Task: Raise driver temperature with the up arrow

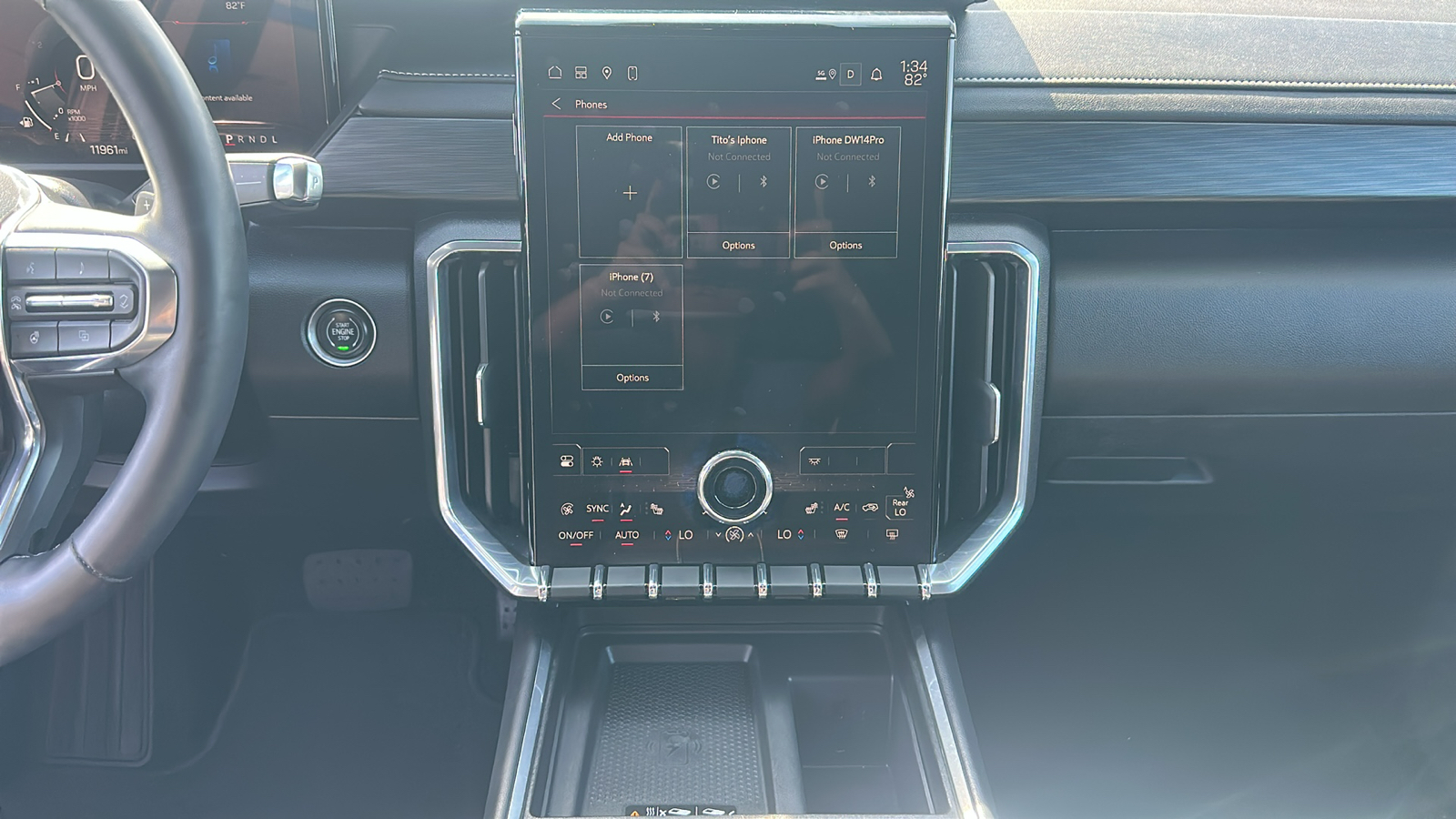Action: tap(669, 531)
